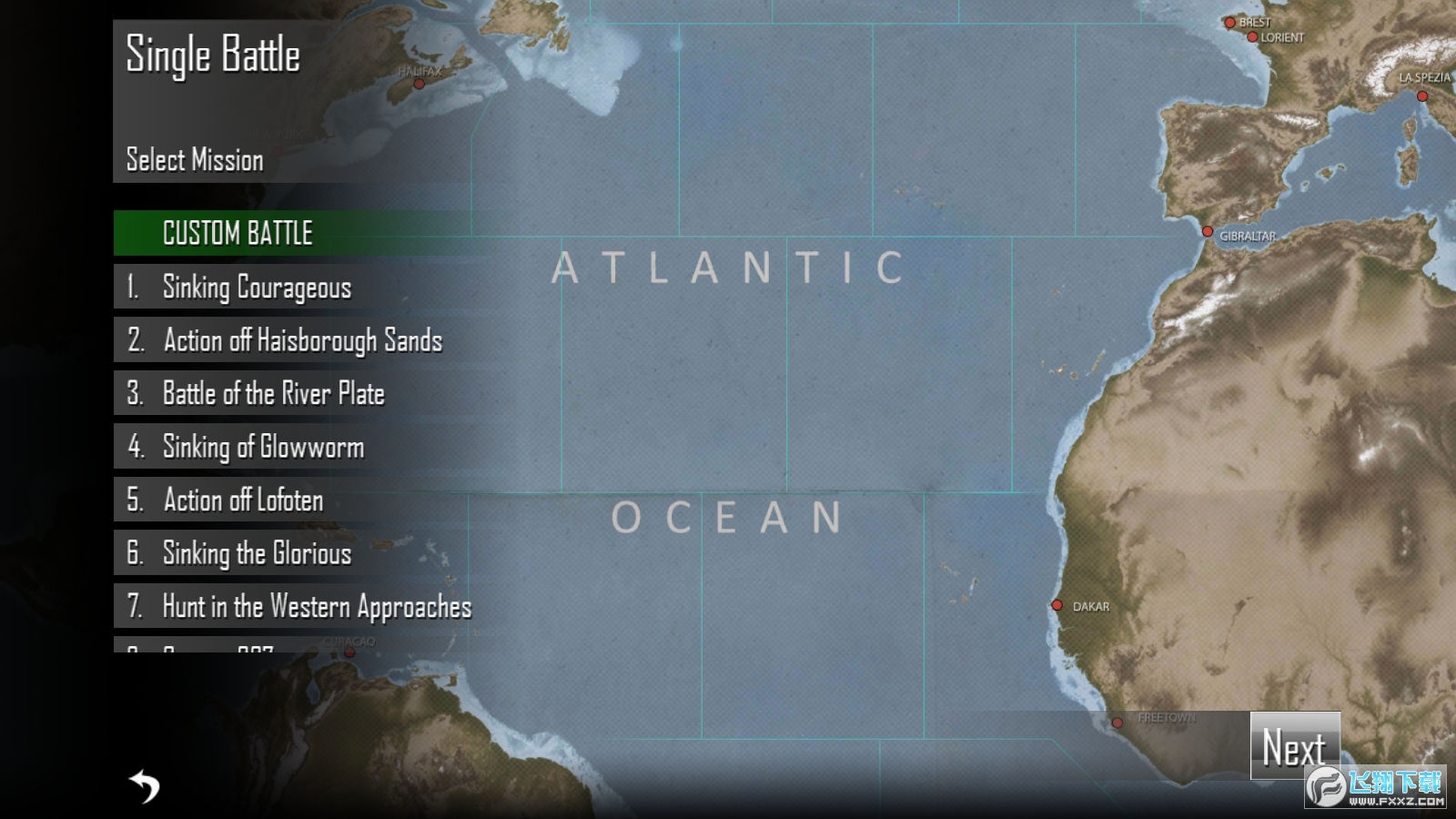Select mission 6, Sinking the Glorious
The height and width of the screenshot is (819, 1456).
256,553
